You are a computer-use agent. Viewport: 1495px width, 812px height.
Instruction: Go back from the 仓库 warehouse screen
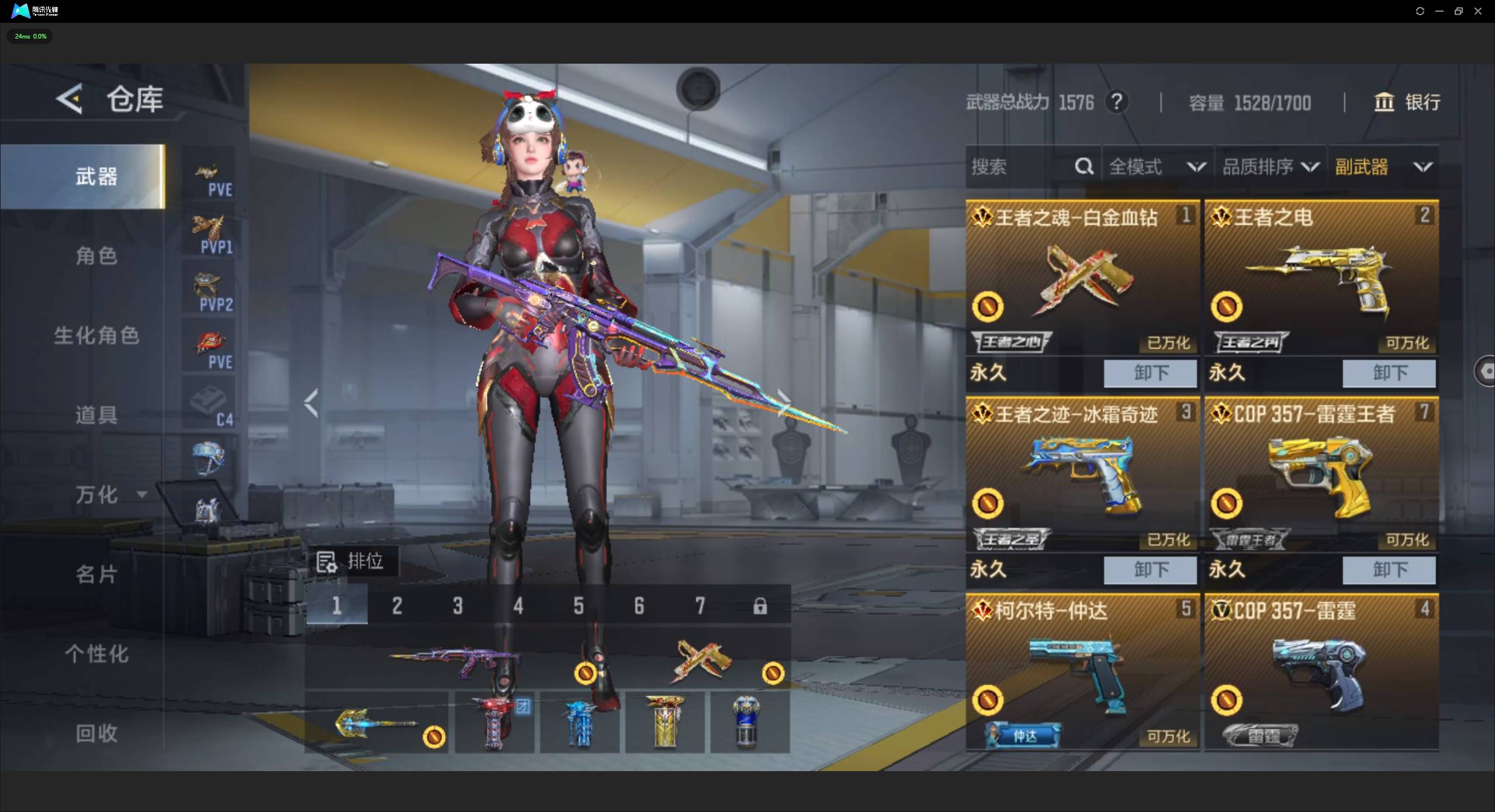pos(70,99)
